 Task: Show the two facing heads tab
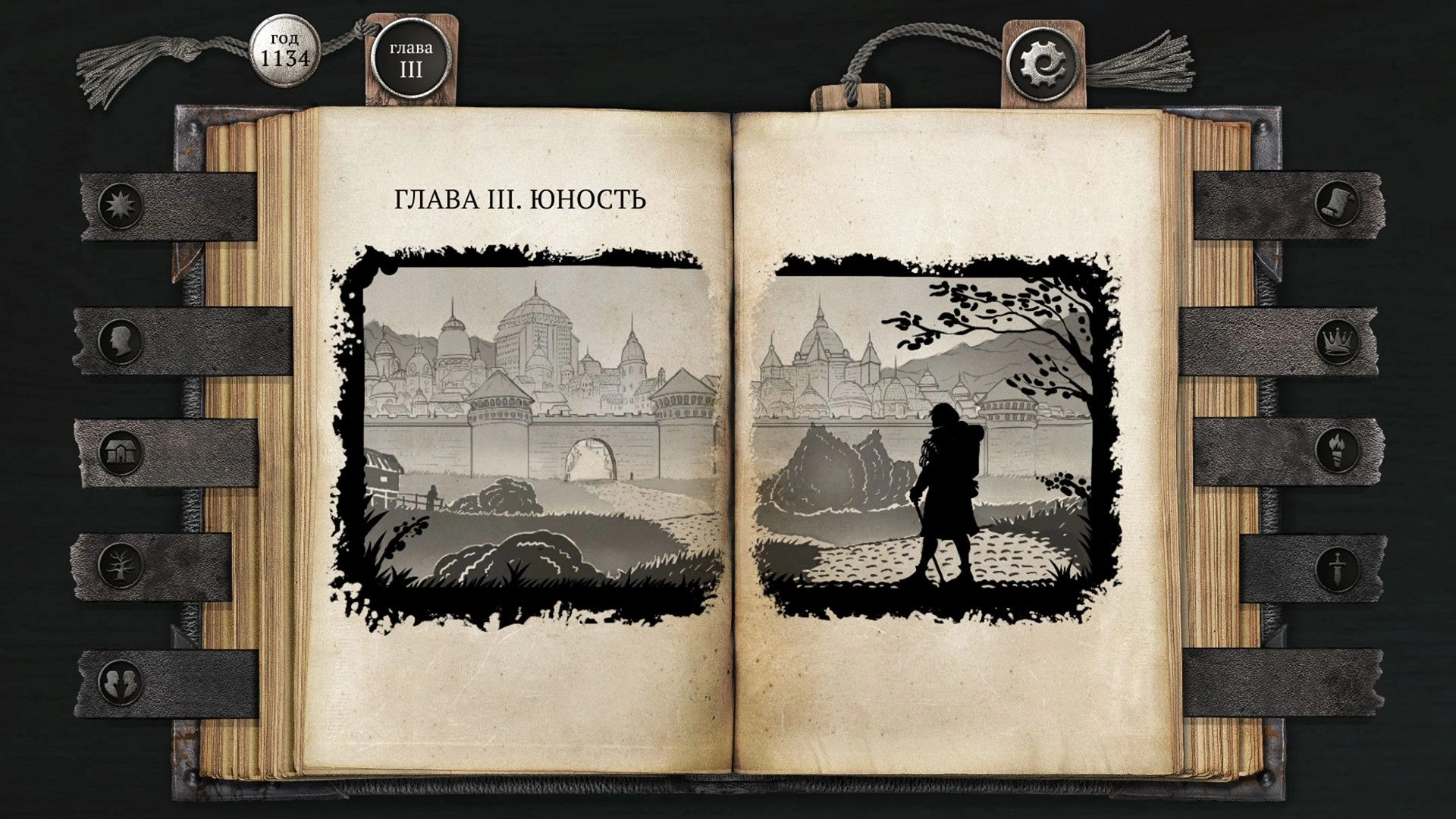click(121, 680)
